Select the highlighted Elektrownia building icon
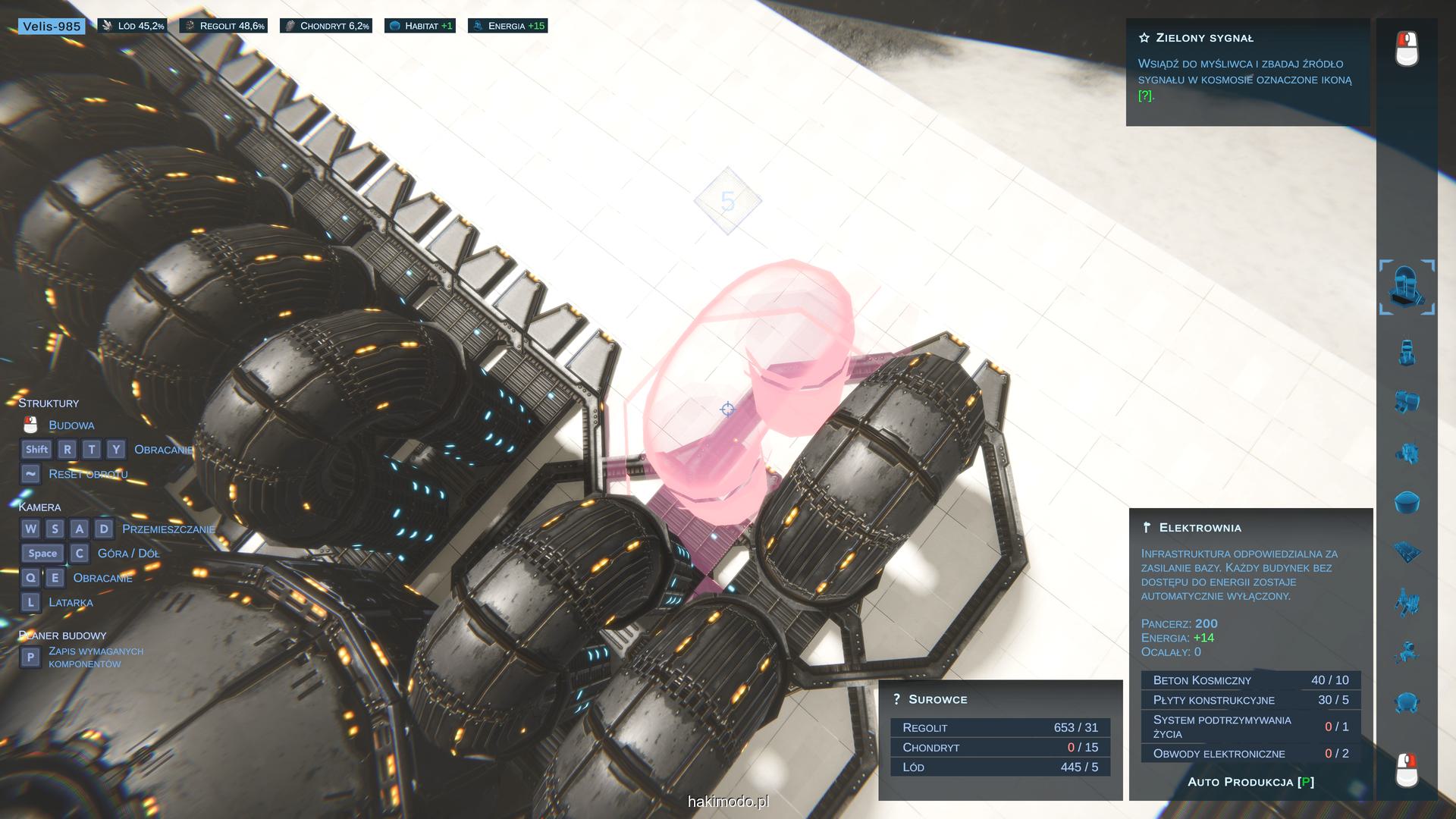The width and height of the screenshot is (1456, 819). pyautogui.click(x=1407, y=287)
